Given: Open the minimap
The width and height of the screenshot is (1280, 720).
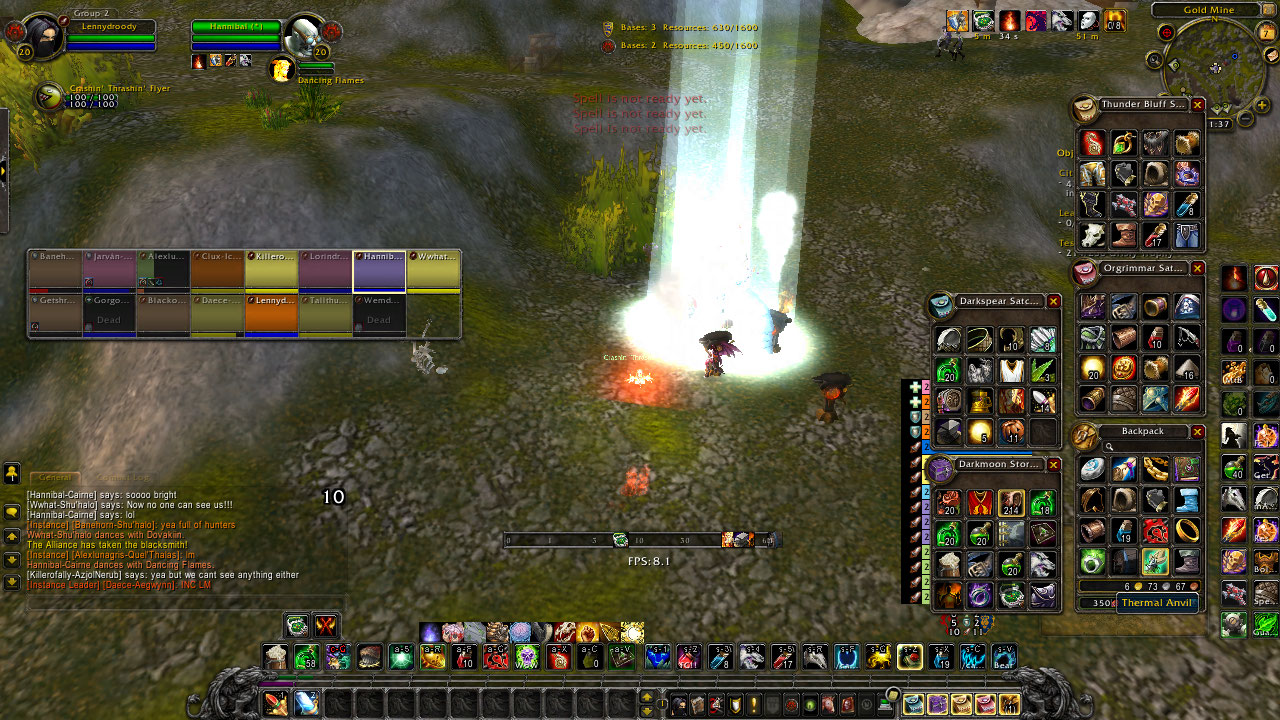Looking at the screenshot, I should tap(1215, 68).
